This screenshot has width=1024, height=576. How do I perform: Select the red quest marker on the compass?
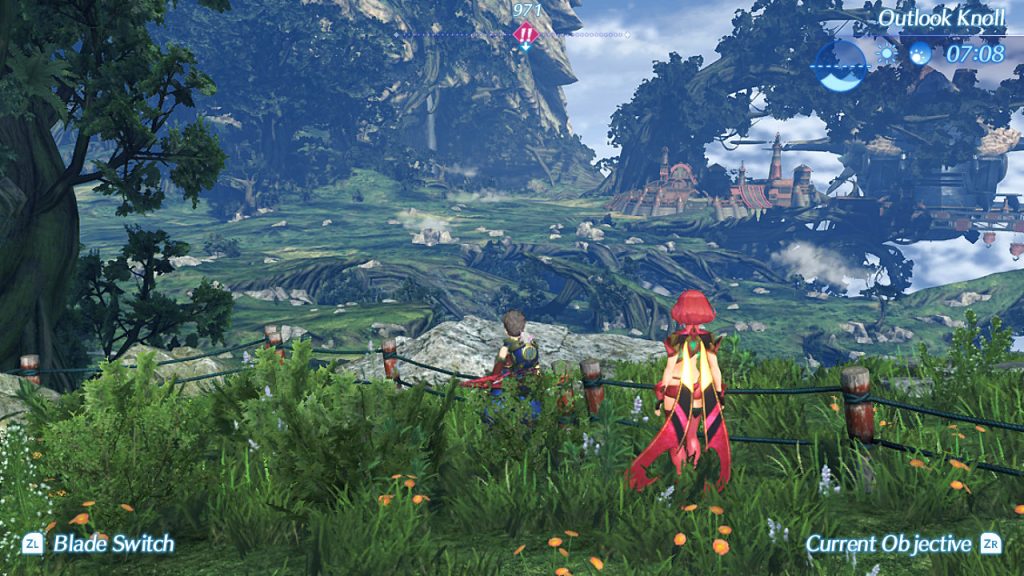coord(525,35)
